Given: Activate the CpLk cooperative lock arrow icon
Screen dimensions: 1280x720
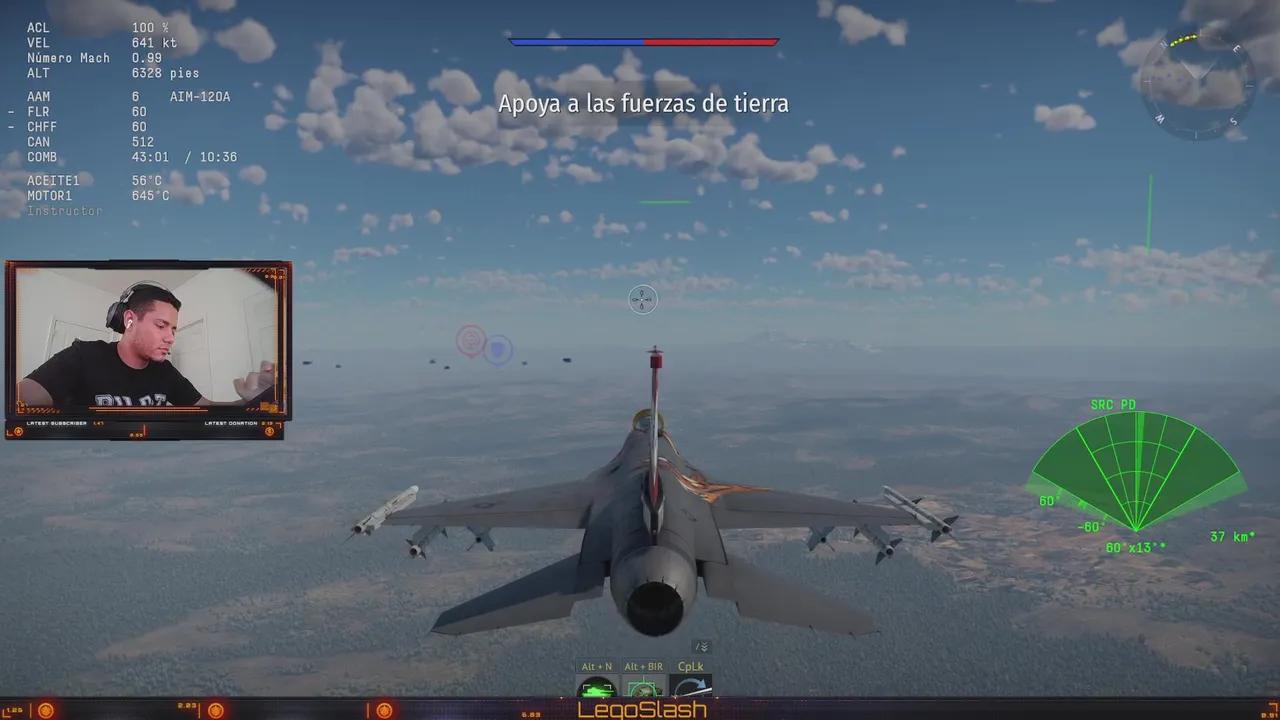Looking at the screenshot, I should pyautogui.click(x=689, y=688).
